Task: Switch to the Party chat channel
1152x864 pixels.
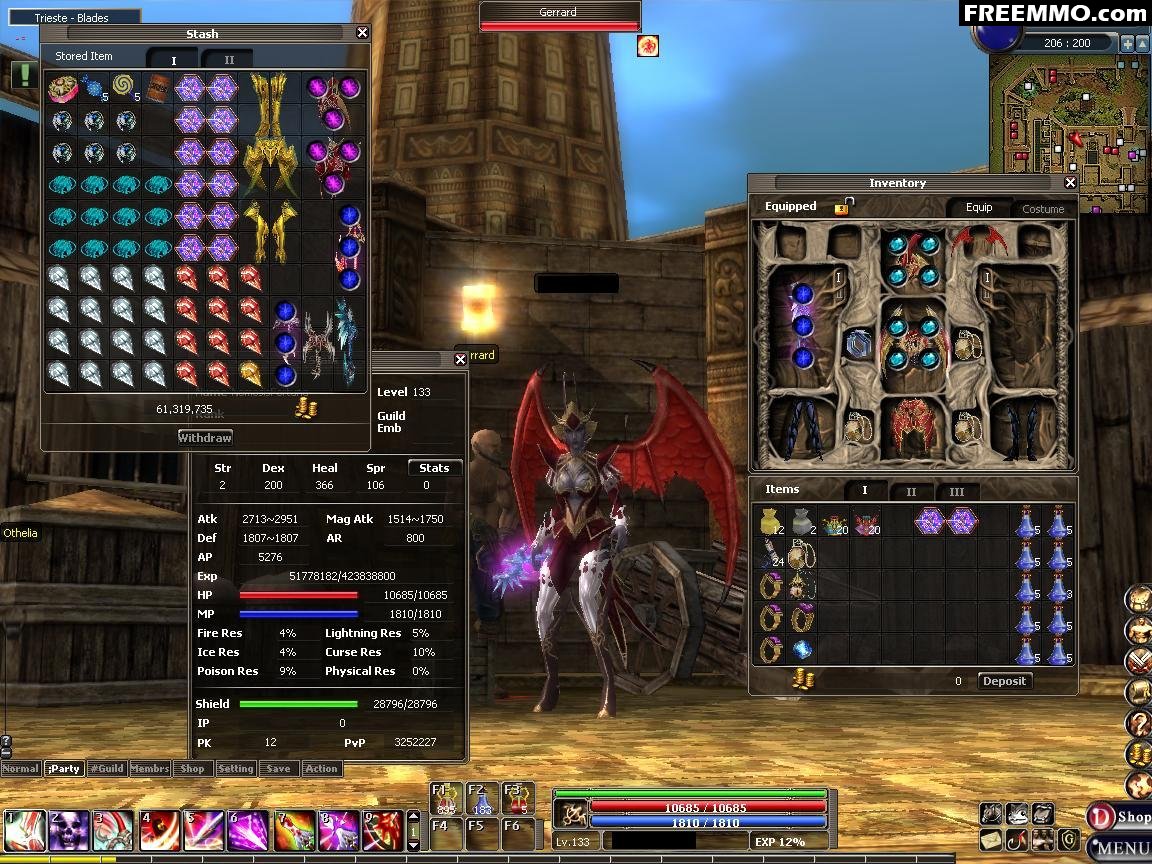Action: pos(64,769)
